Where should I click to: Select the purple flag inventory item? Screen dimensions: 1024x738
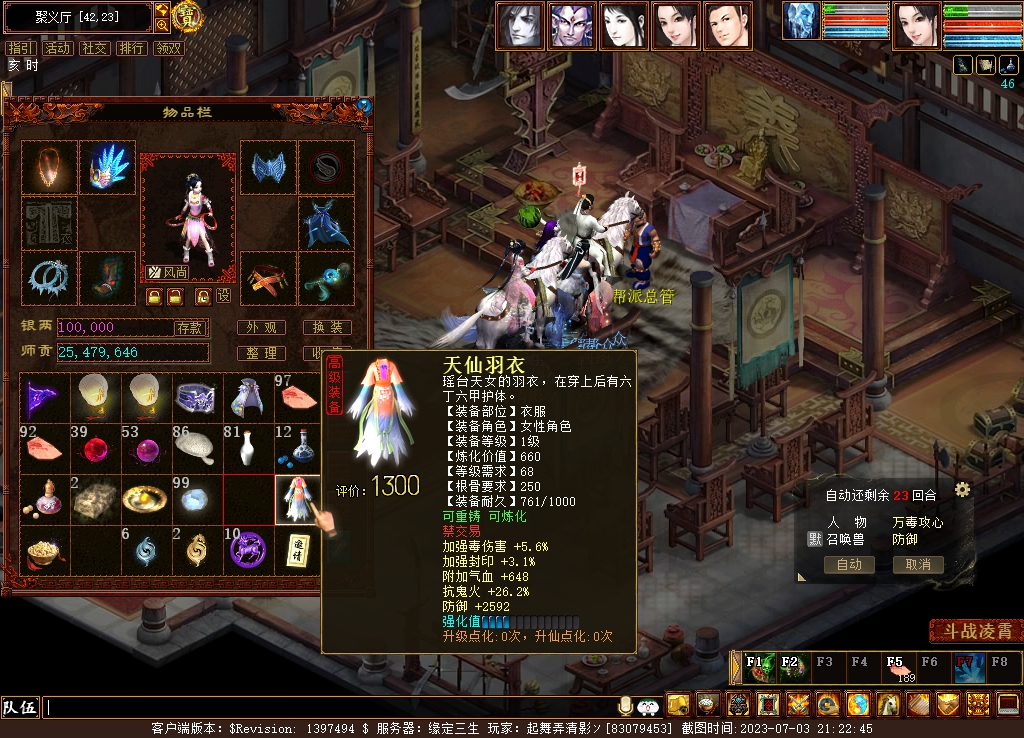click(x=43, y=397)
